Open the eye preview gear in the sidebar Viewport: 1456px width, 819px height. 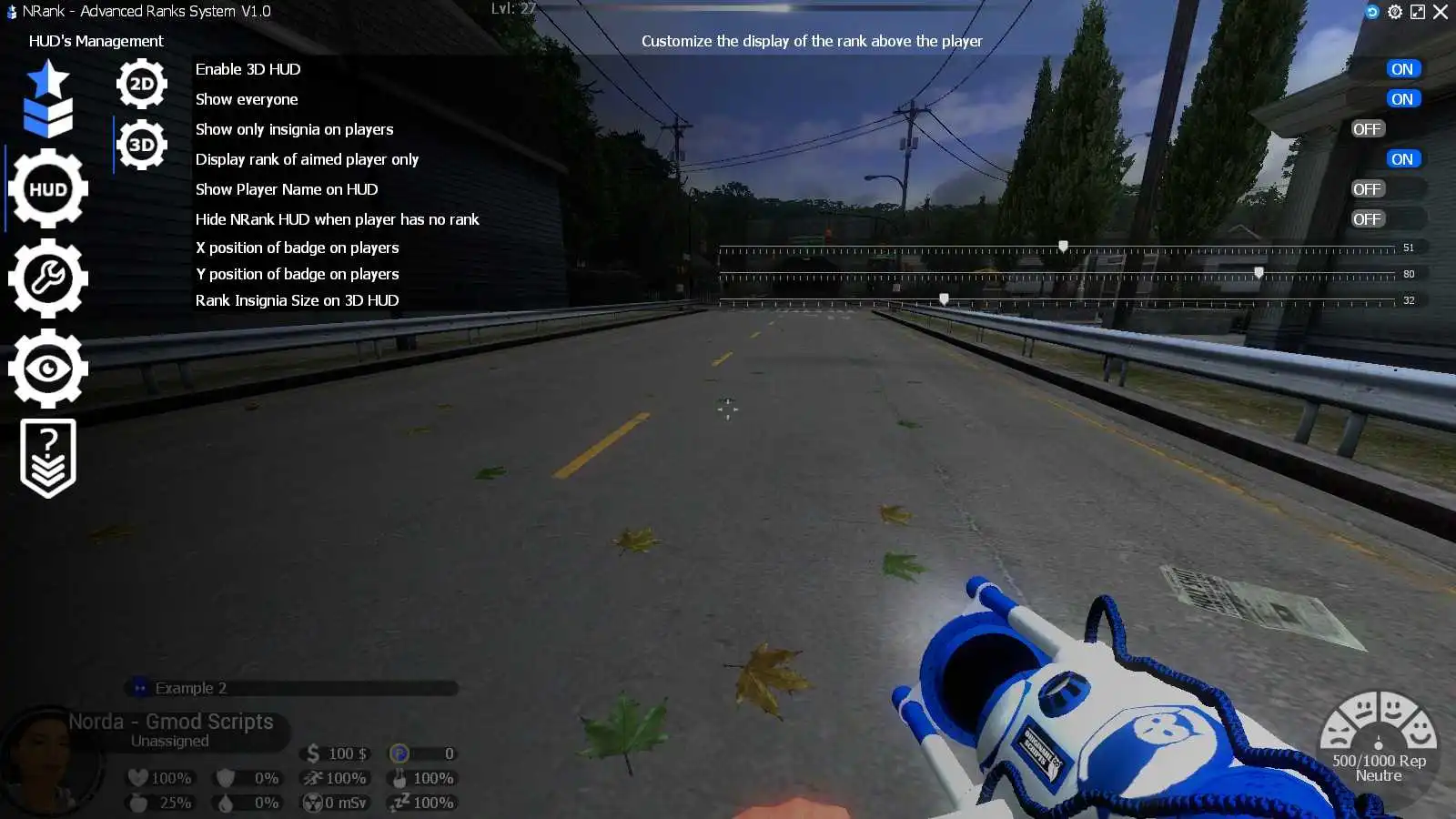[48, 366]
